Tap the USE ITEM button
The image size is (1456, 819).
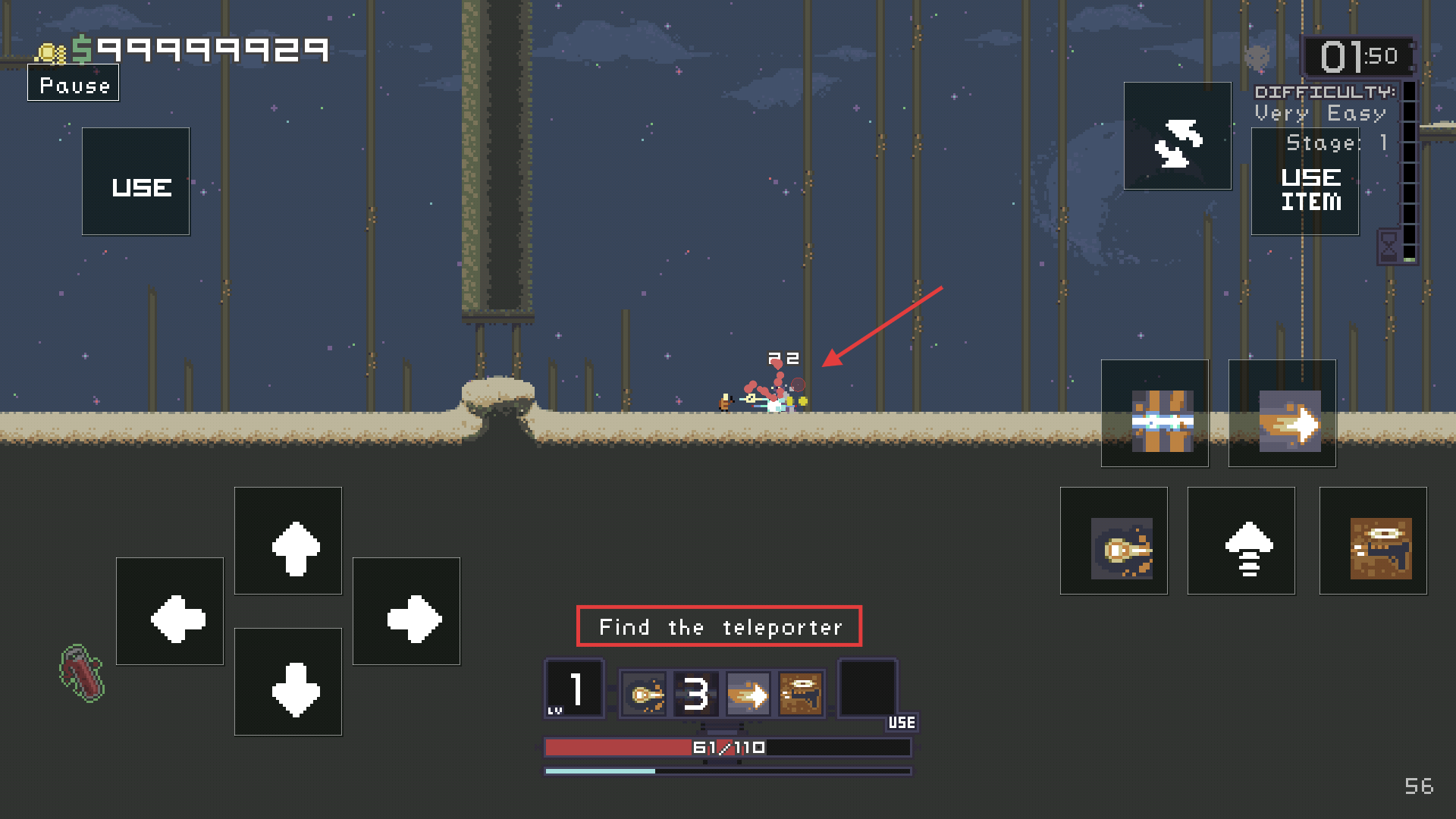1305,182
